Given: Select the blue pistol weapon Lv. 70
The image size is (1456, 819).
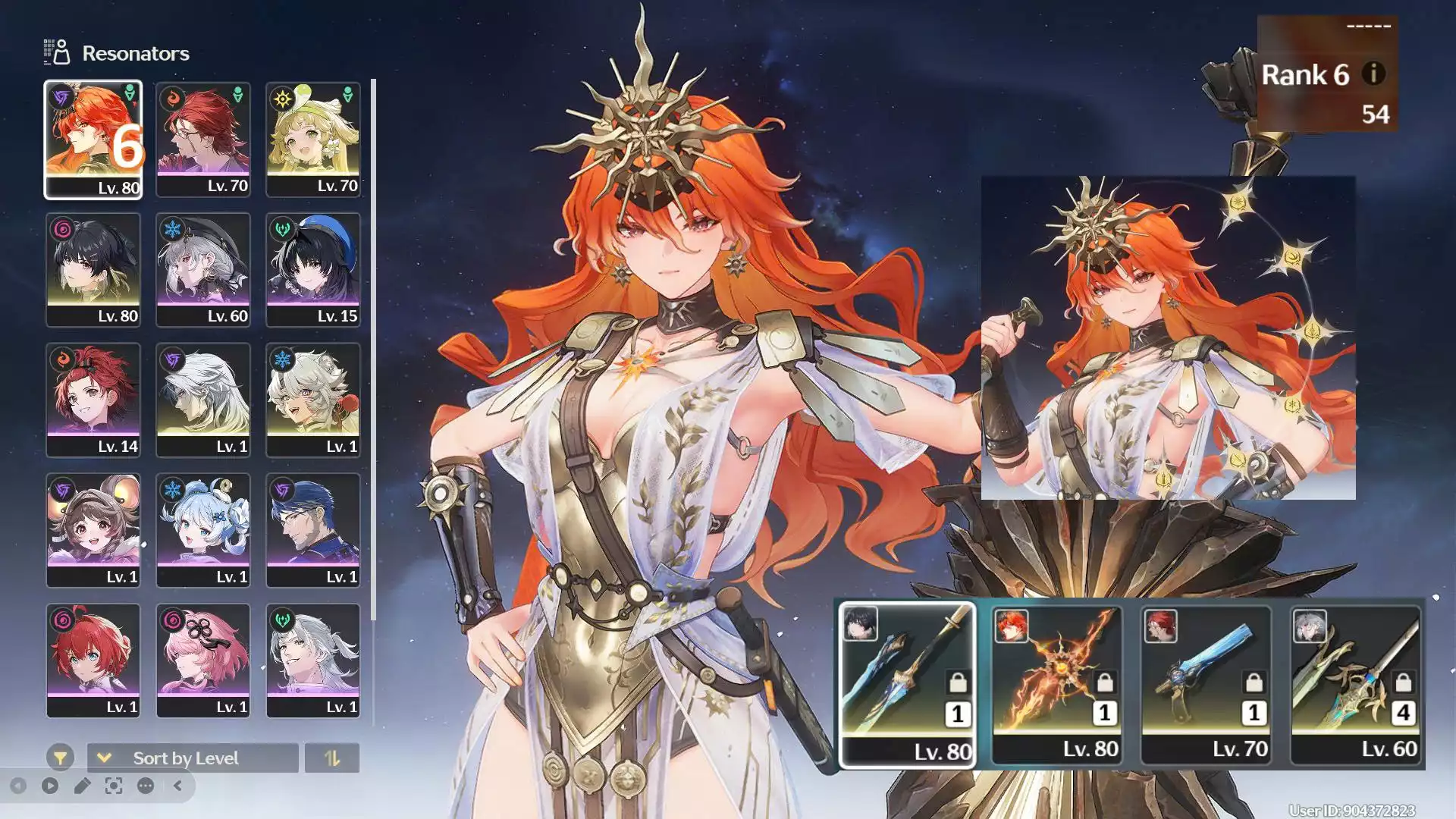Looking at the screenshot, I should [1206, 685].
